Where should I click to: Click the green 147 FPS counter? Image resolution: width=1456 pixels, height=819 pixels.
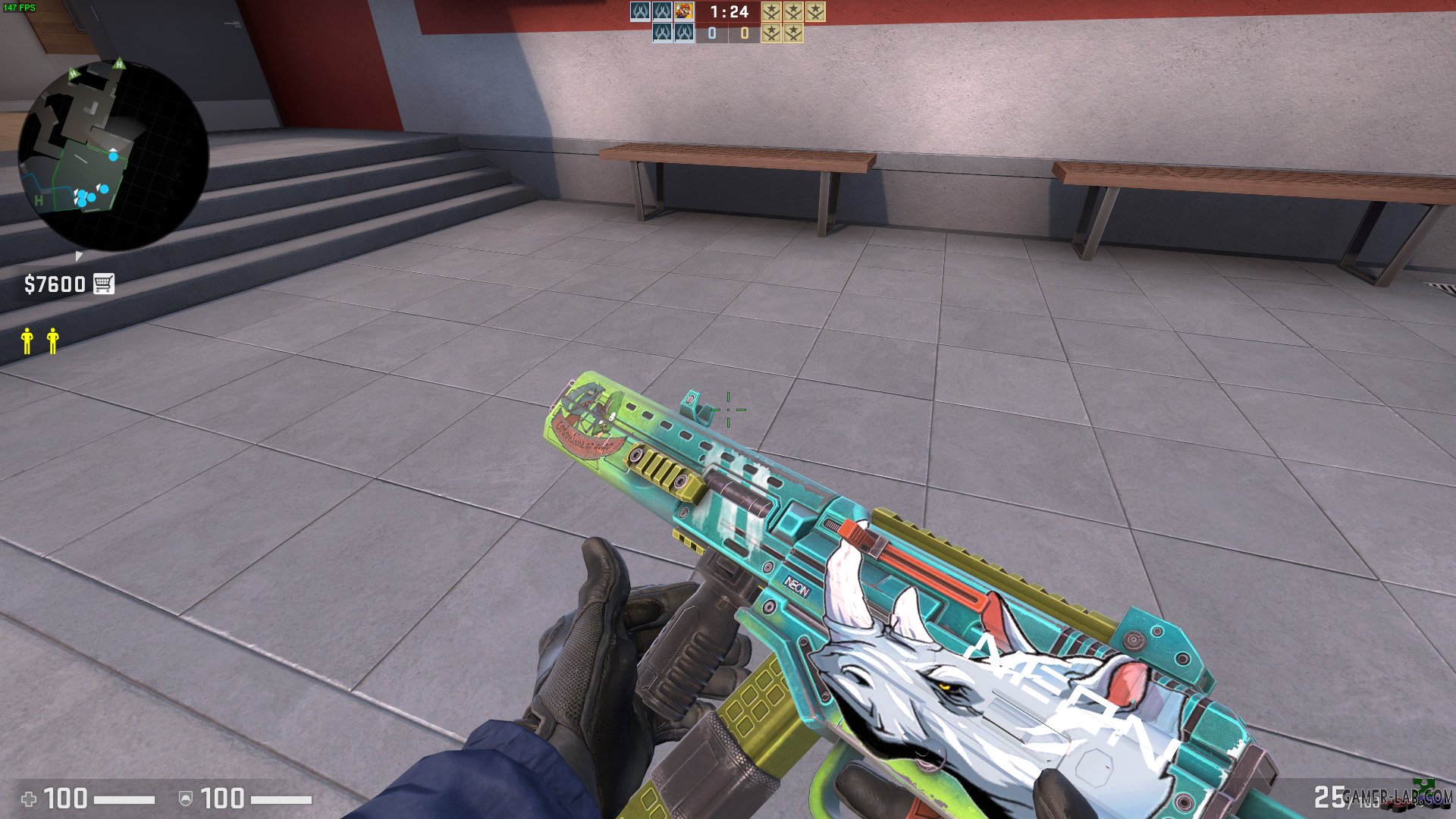pos(19,6)
